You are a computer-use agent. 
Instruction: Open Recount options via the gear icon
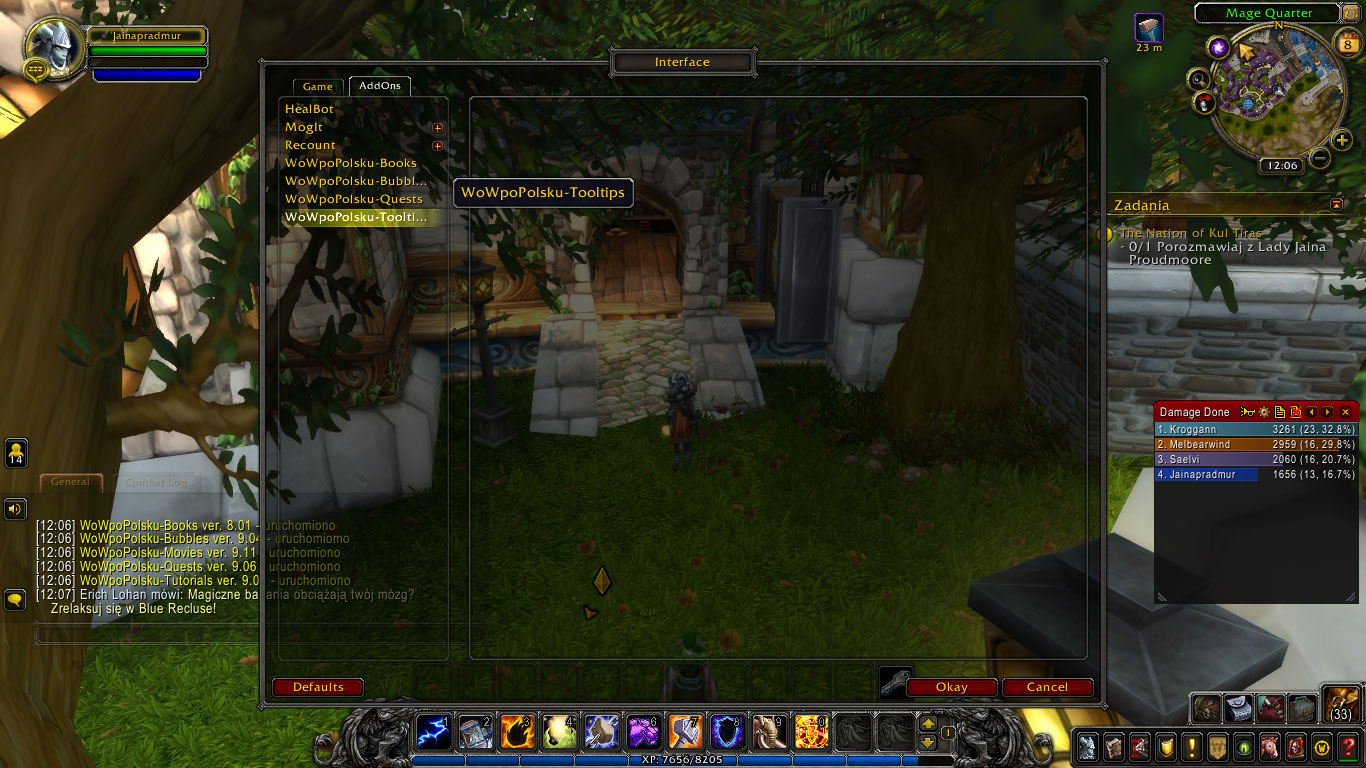(x=1264, y=411)
